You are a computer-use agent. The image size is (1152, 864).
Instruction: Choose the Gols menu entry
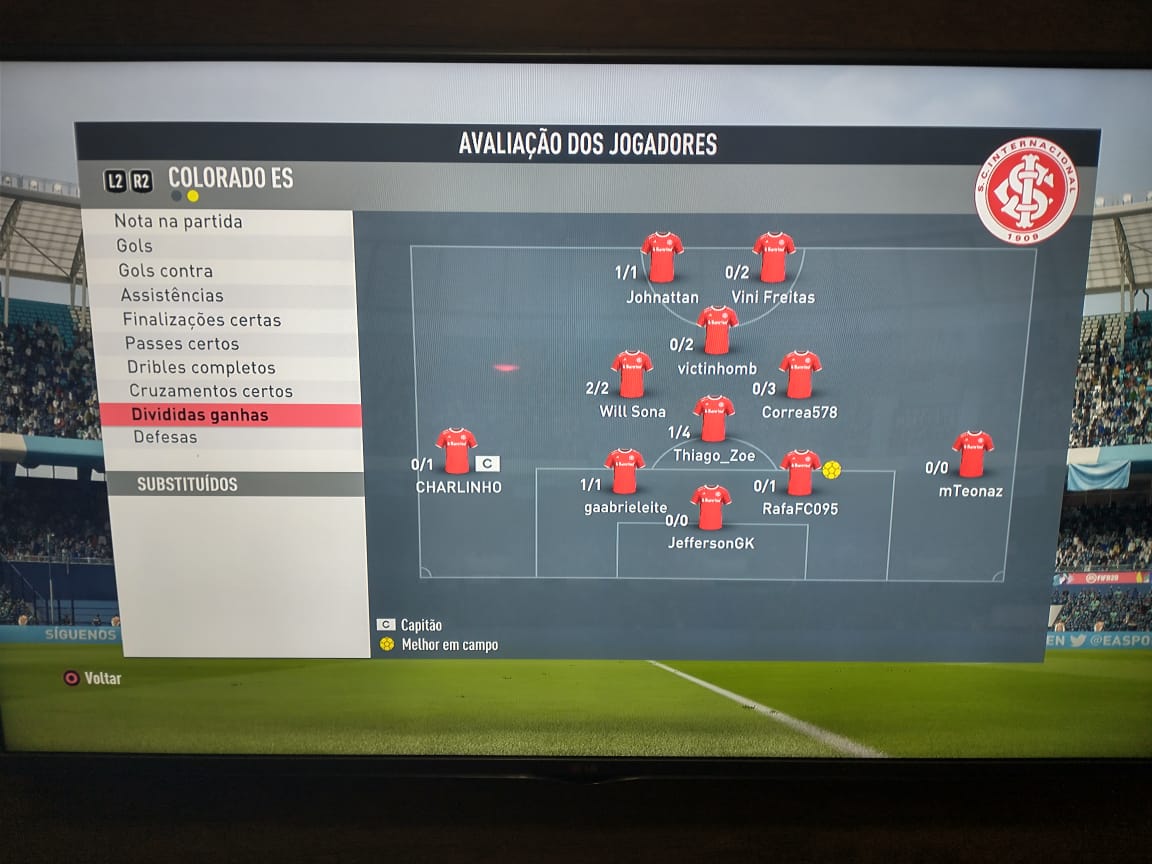[134, 246]
